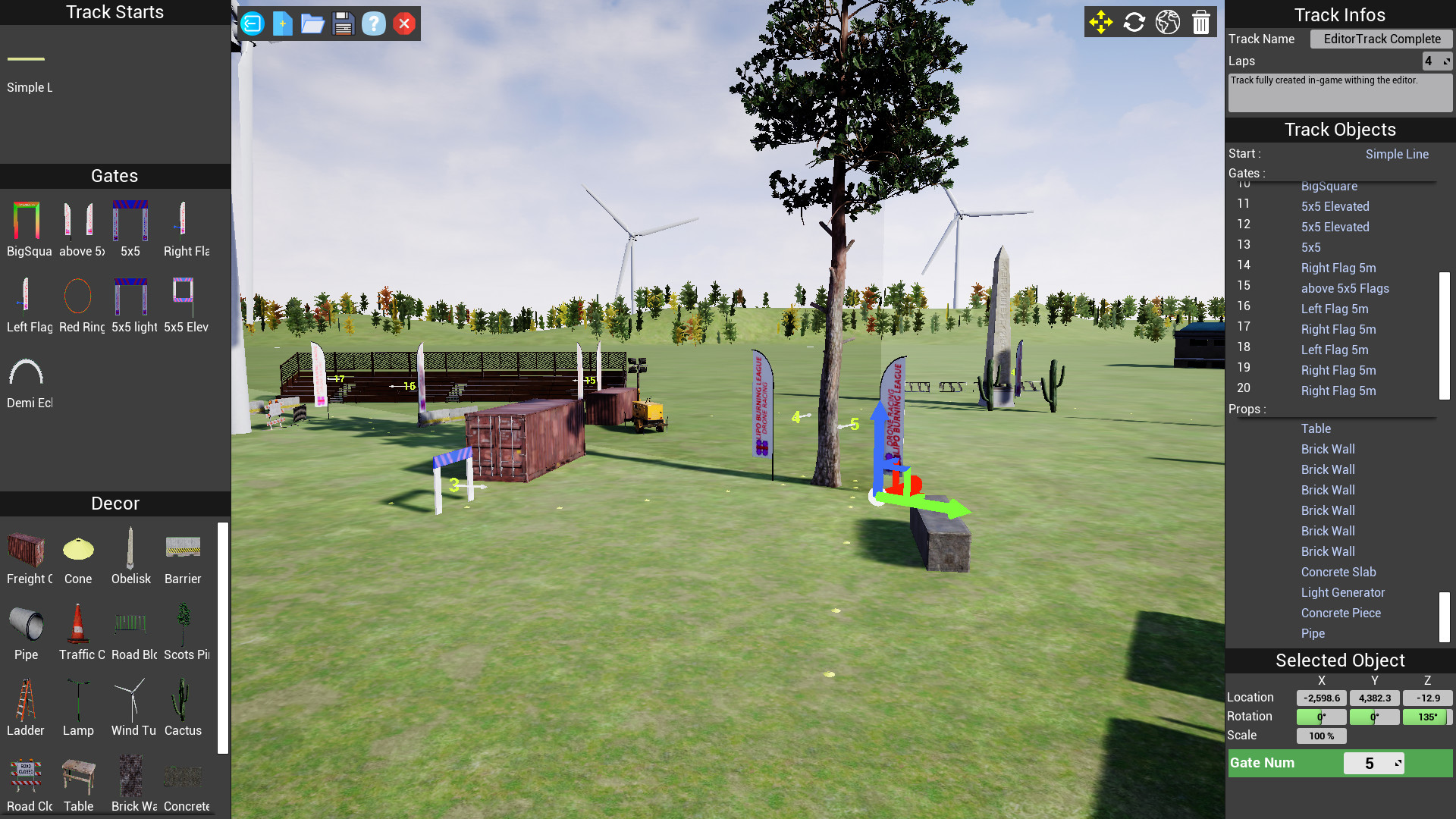Click the Z rotation value of 135 degrees
The image size is (1456, 819).
point(1426,716)
